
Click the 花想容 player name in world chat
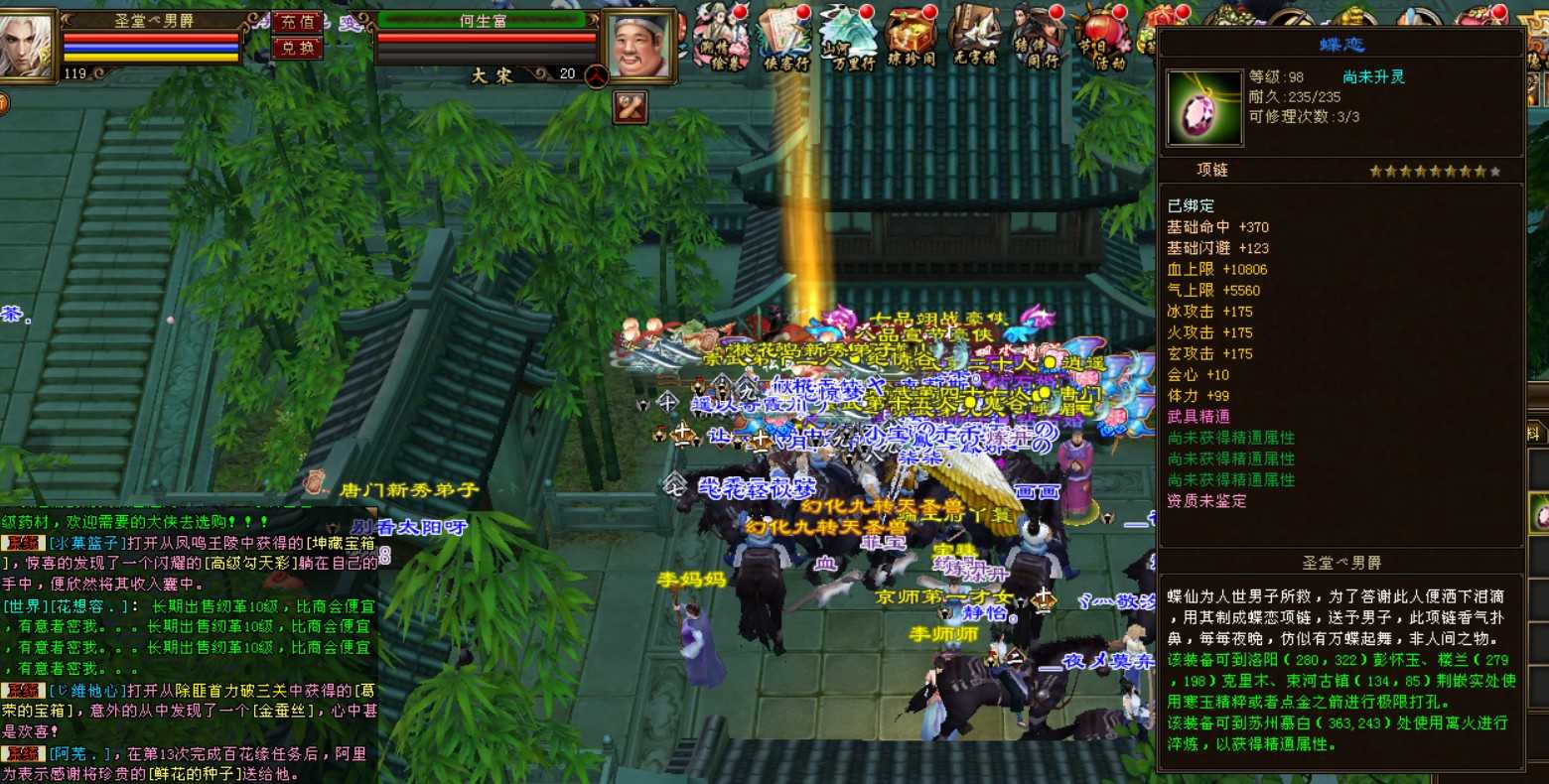point(85,606)
